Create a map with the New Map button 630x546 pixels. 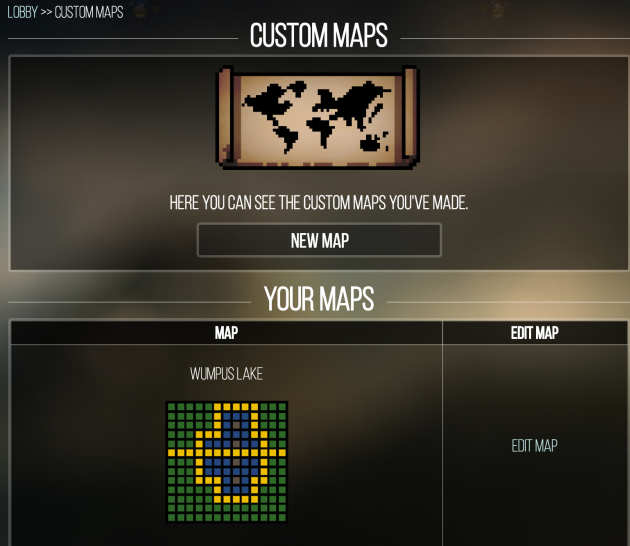(x=319, y=240)
